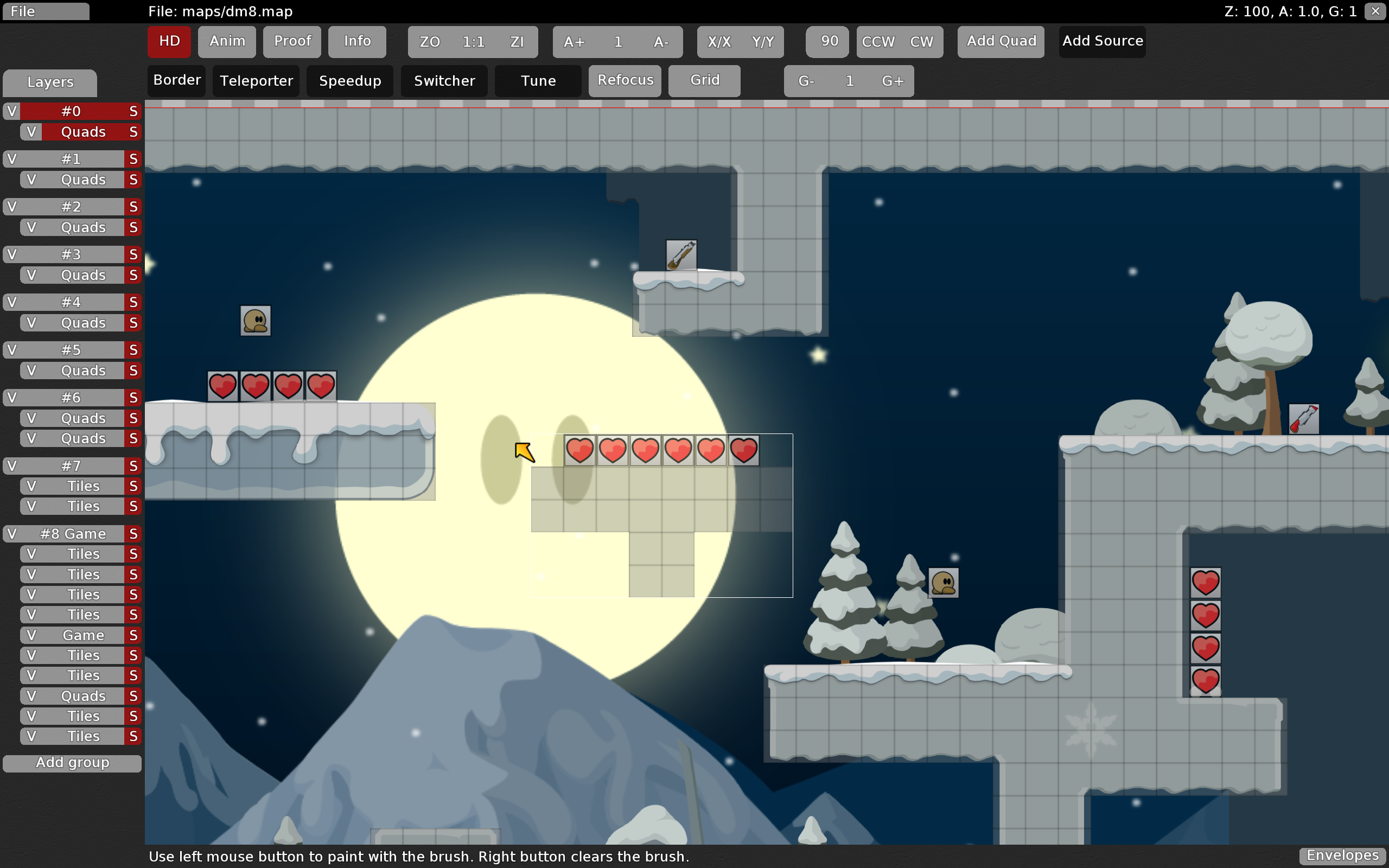This screenshot has width=1389, height=868.
Task: Toggle the HD detail button
Action: 169,41
